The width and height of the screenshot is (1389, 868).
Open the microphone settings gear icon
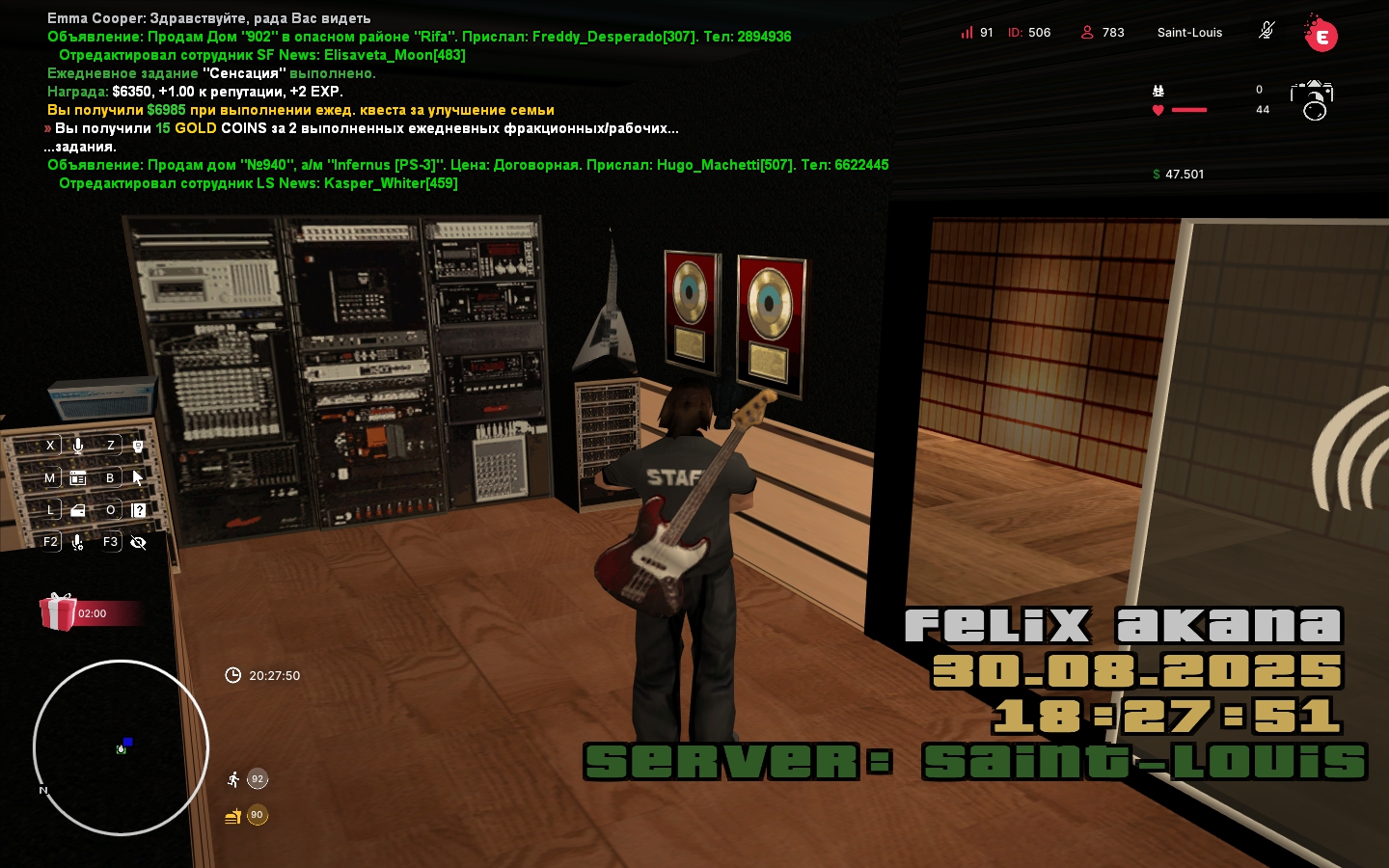(x=78, y=542)
